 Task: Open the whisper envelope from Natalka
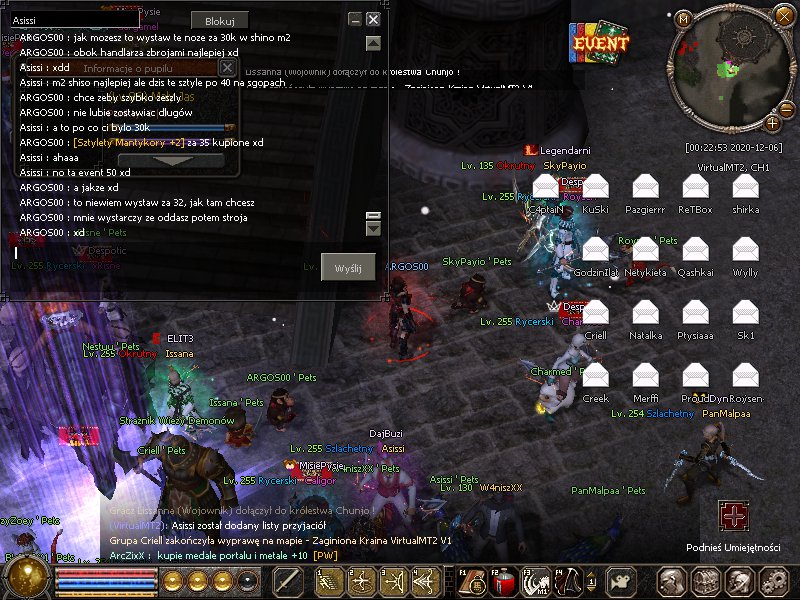(646, 313)
